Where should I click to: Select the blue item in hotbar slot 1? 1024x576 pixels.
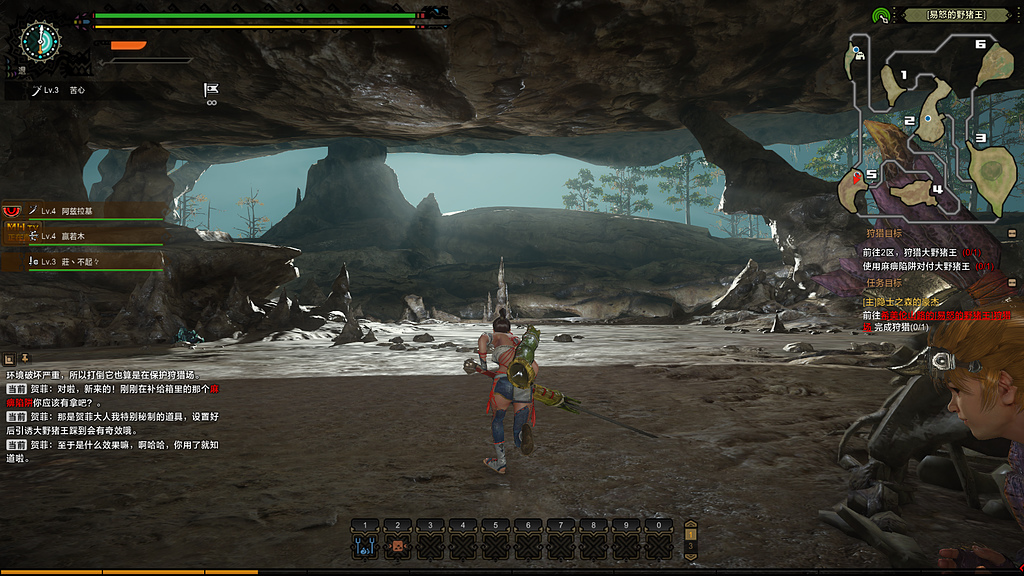[x=365, y=546]
